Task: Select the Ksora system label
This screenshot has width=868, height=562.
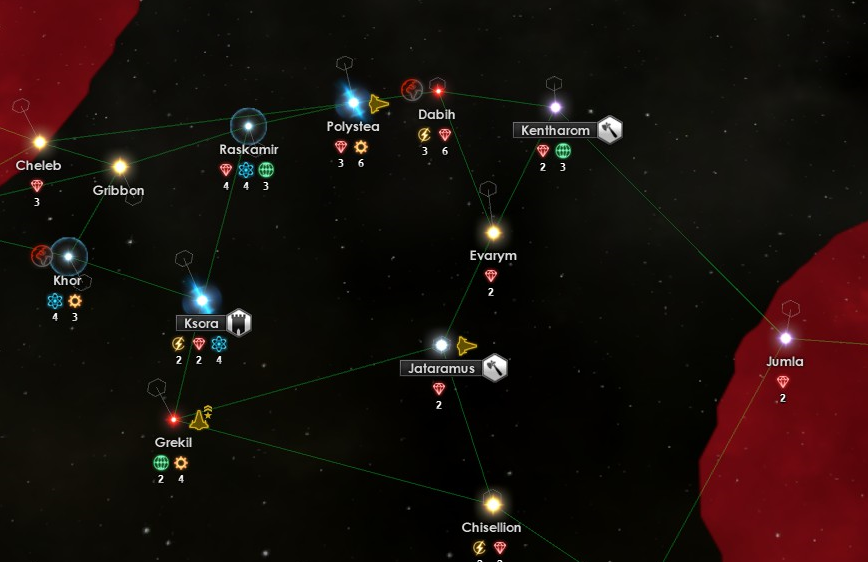Action: [x=202, y=323]
